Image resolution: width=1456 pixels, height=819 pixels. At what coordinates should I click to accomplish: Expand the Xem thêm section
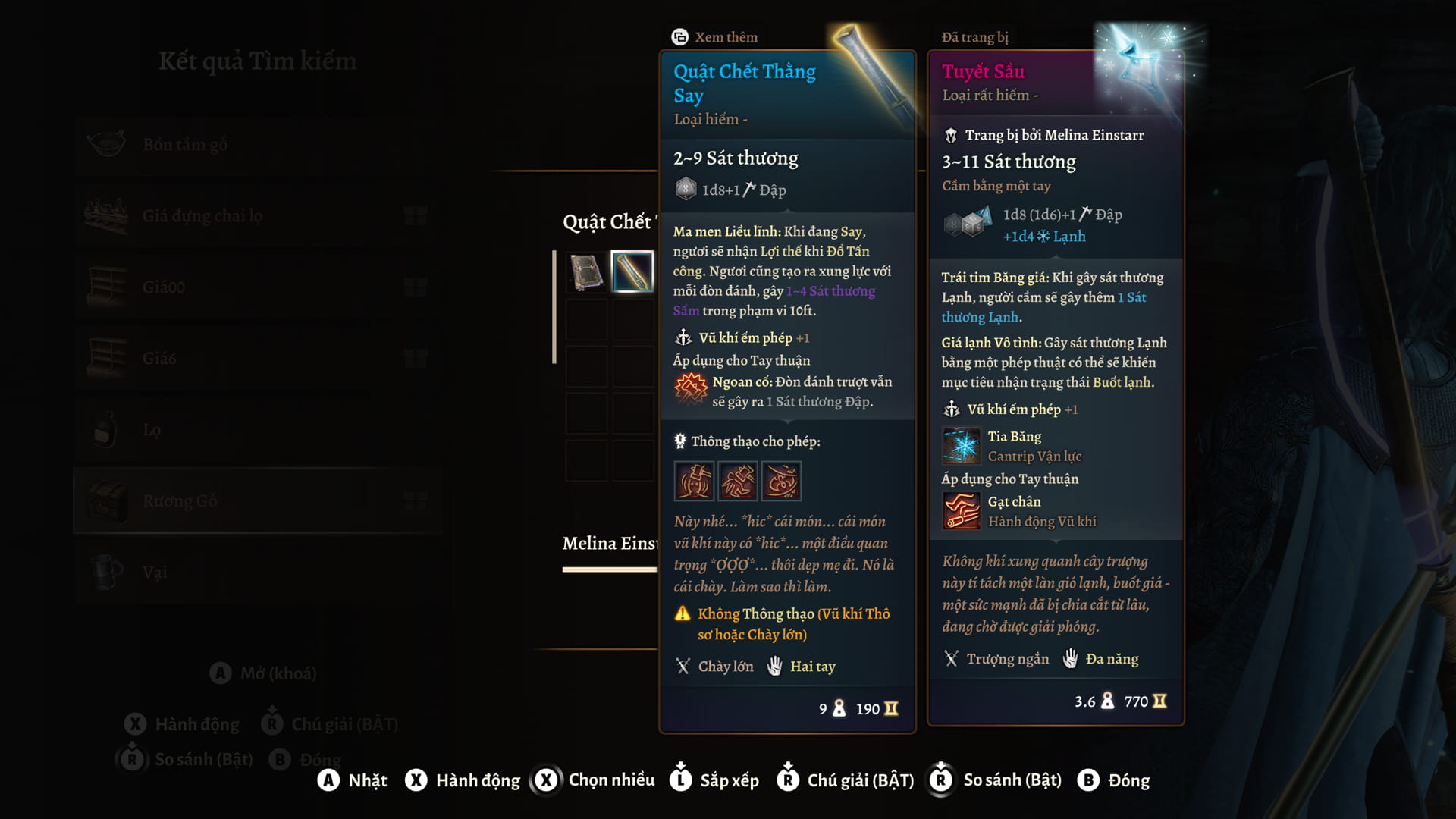(716, 36)
